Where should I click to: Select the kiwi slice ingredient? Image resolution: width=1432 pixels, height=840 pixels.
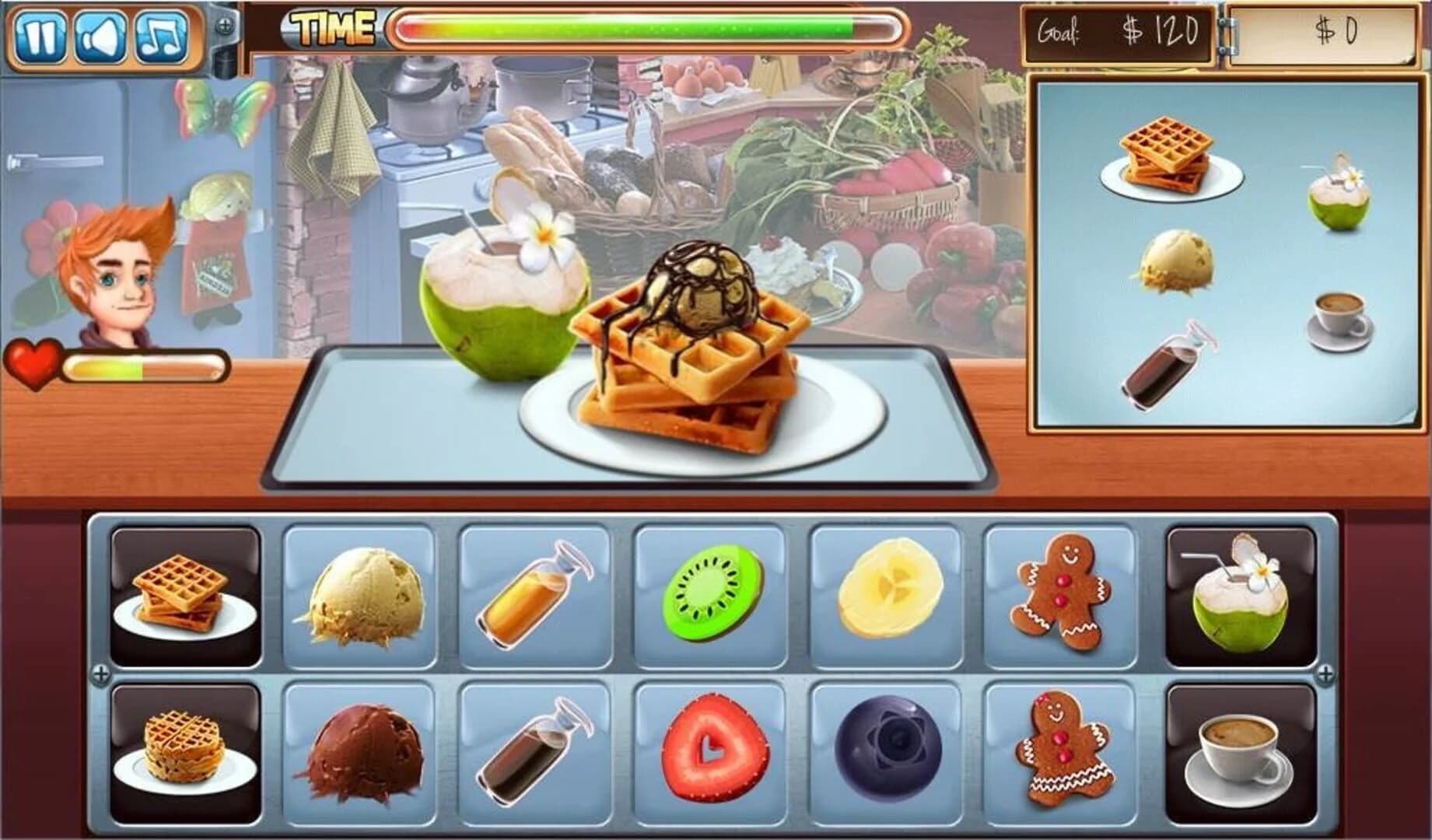713,597
